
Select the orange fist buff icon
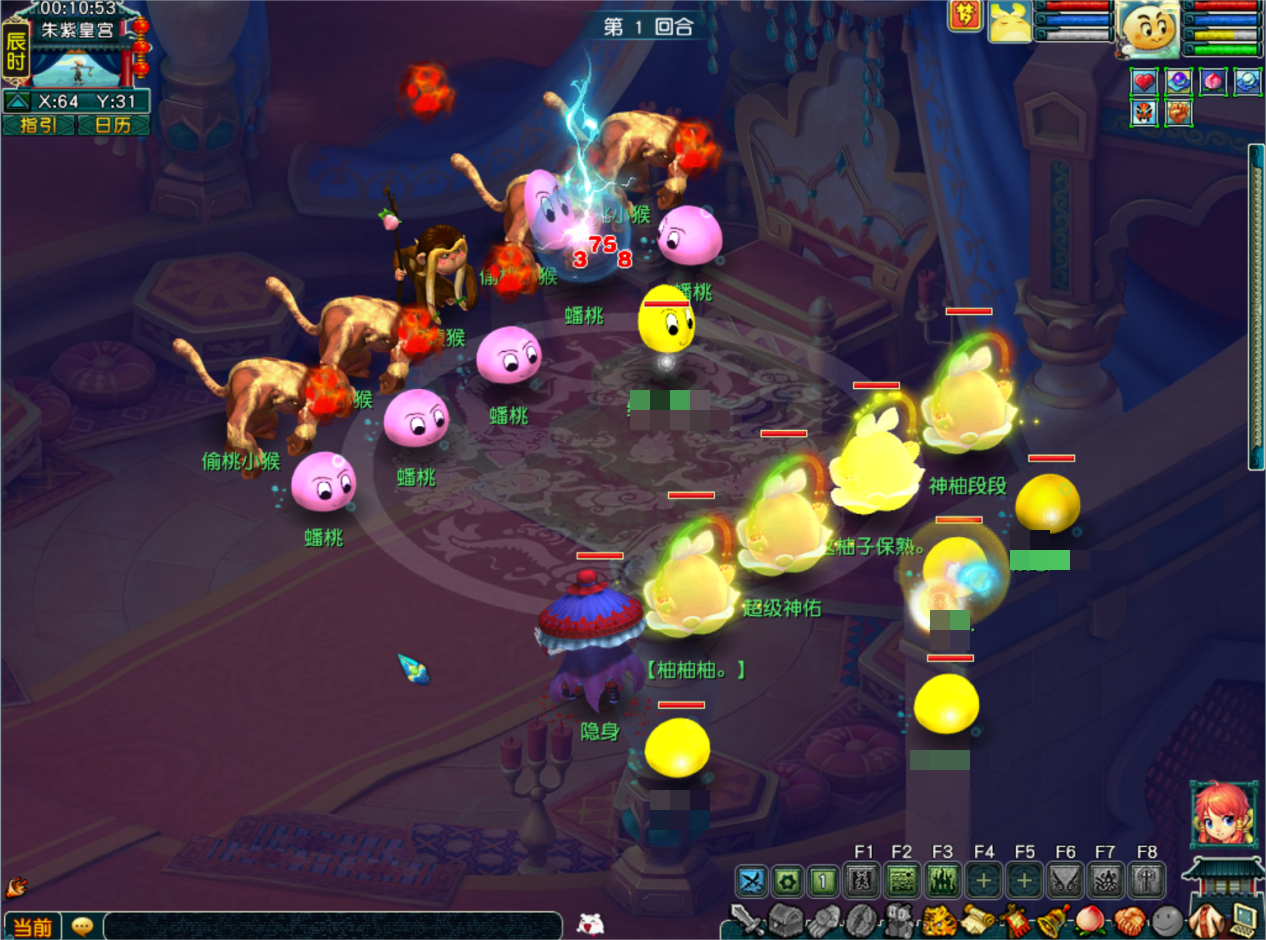tap(1179, 112)
